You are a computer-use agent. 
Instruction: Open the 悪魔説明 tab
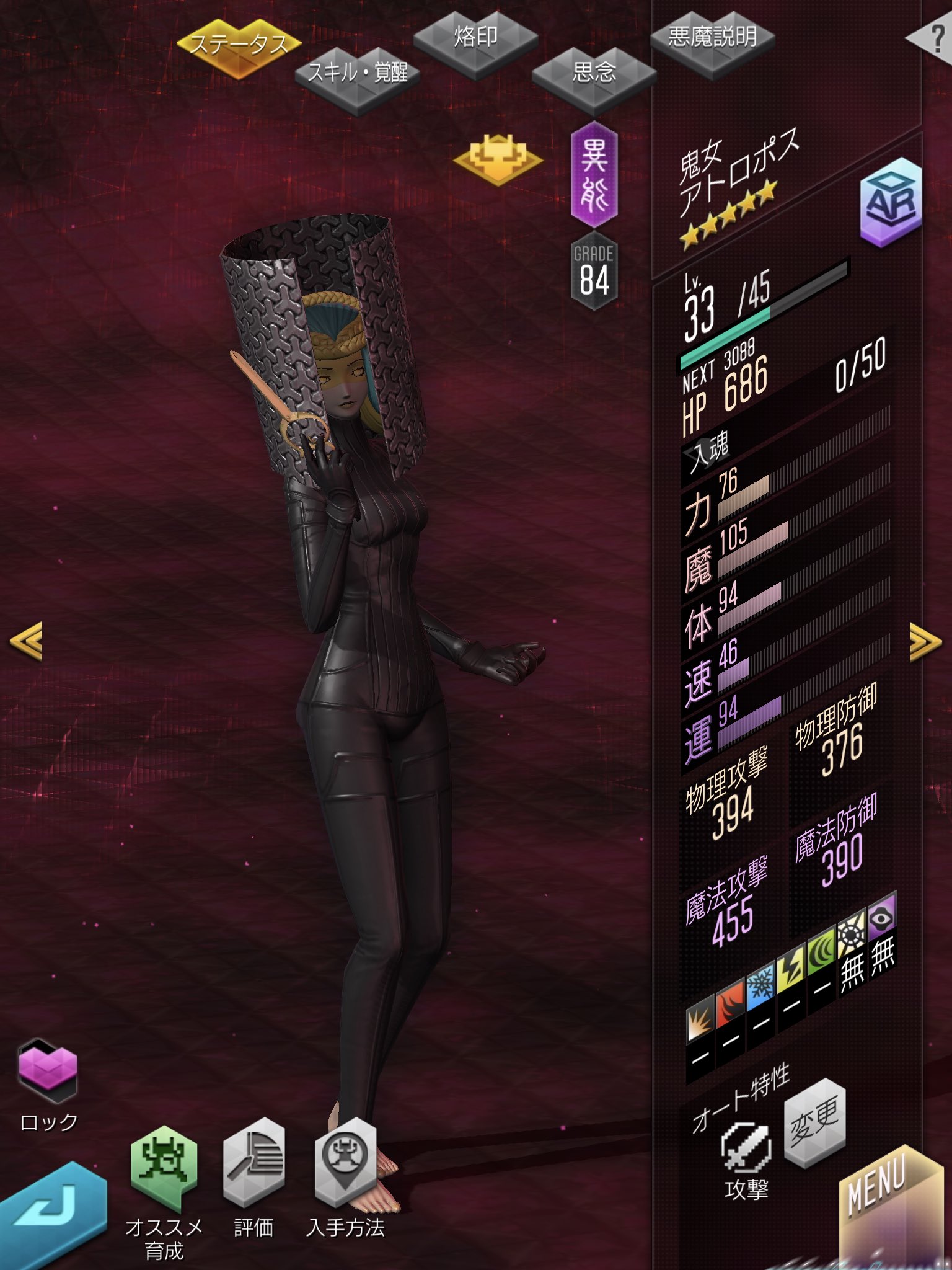712,38
